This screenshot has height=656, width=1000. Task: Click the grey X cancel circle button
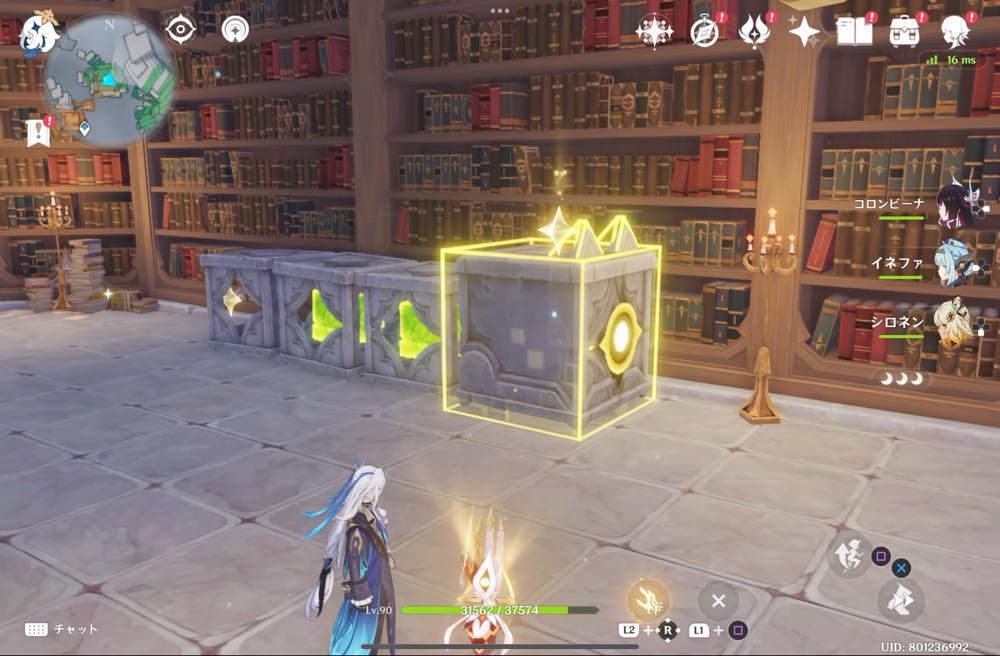(x=718, y=601)
